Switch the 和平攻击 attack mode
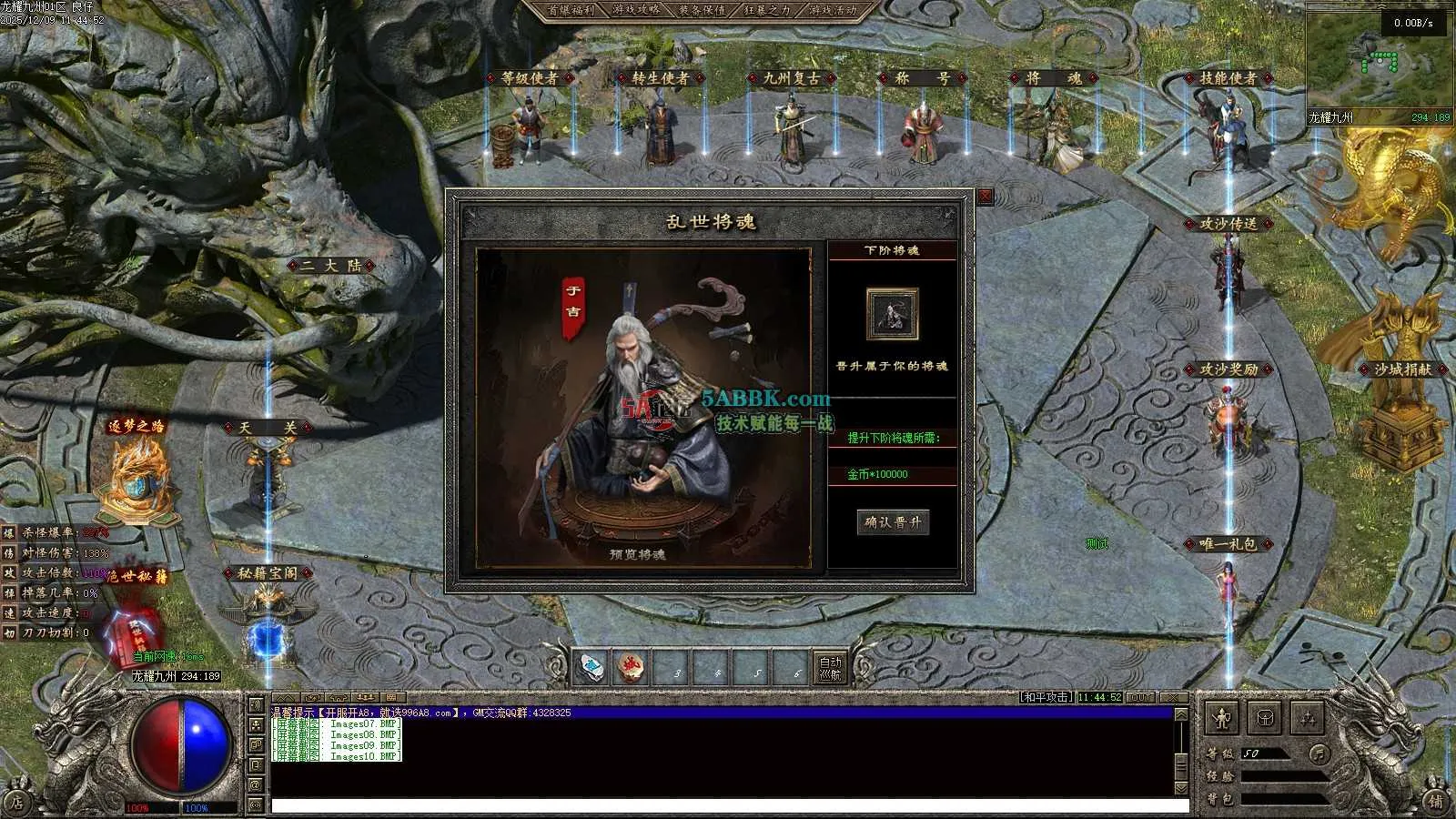Screen dimensions: 1456x819 coord(1046,697)
